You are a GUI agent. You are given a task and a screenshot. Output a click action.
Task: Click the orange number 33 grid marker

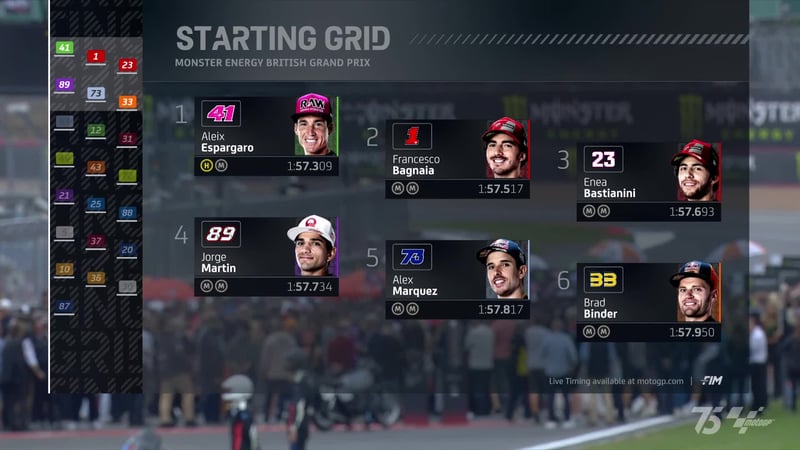[127, 102]
